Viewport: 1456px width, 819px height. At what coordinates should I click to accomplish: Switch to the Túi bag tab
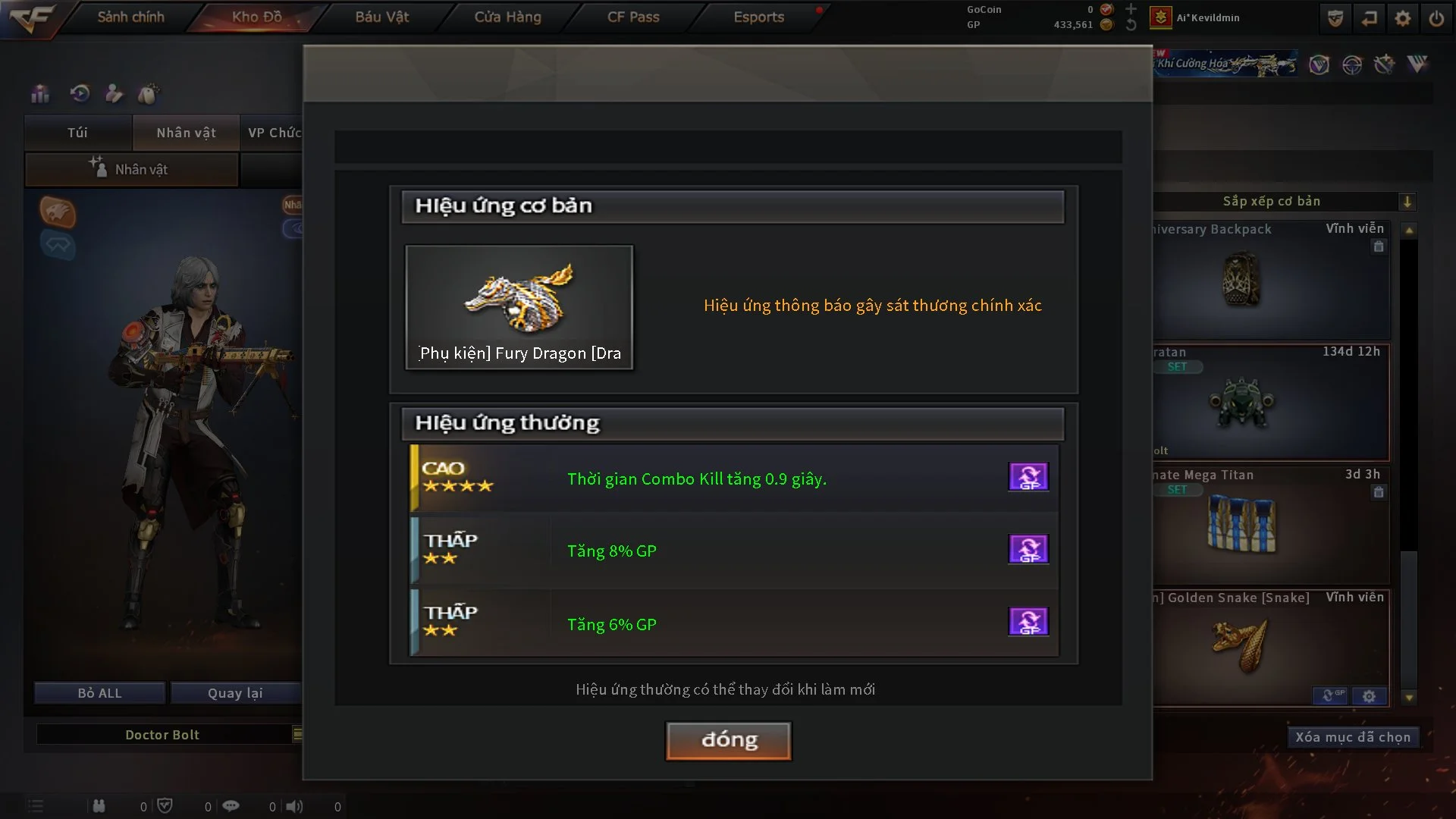pyautogui.click(x=77, y=133)
